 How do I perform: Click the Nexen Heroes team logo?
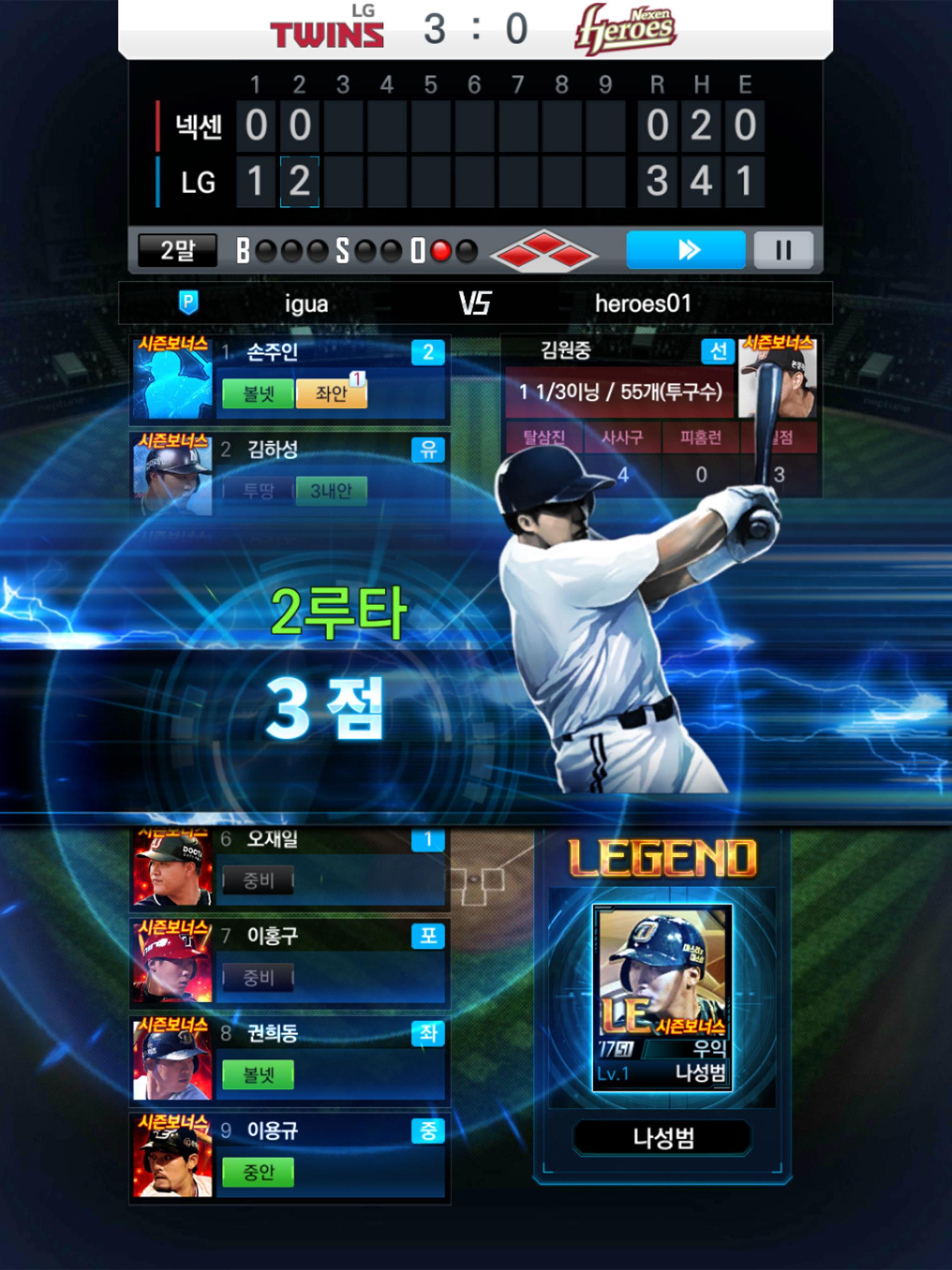(x=626, y=26)
